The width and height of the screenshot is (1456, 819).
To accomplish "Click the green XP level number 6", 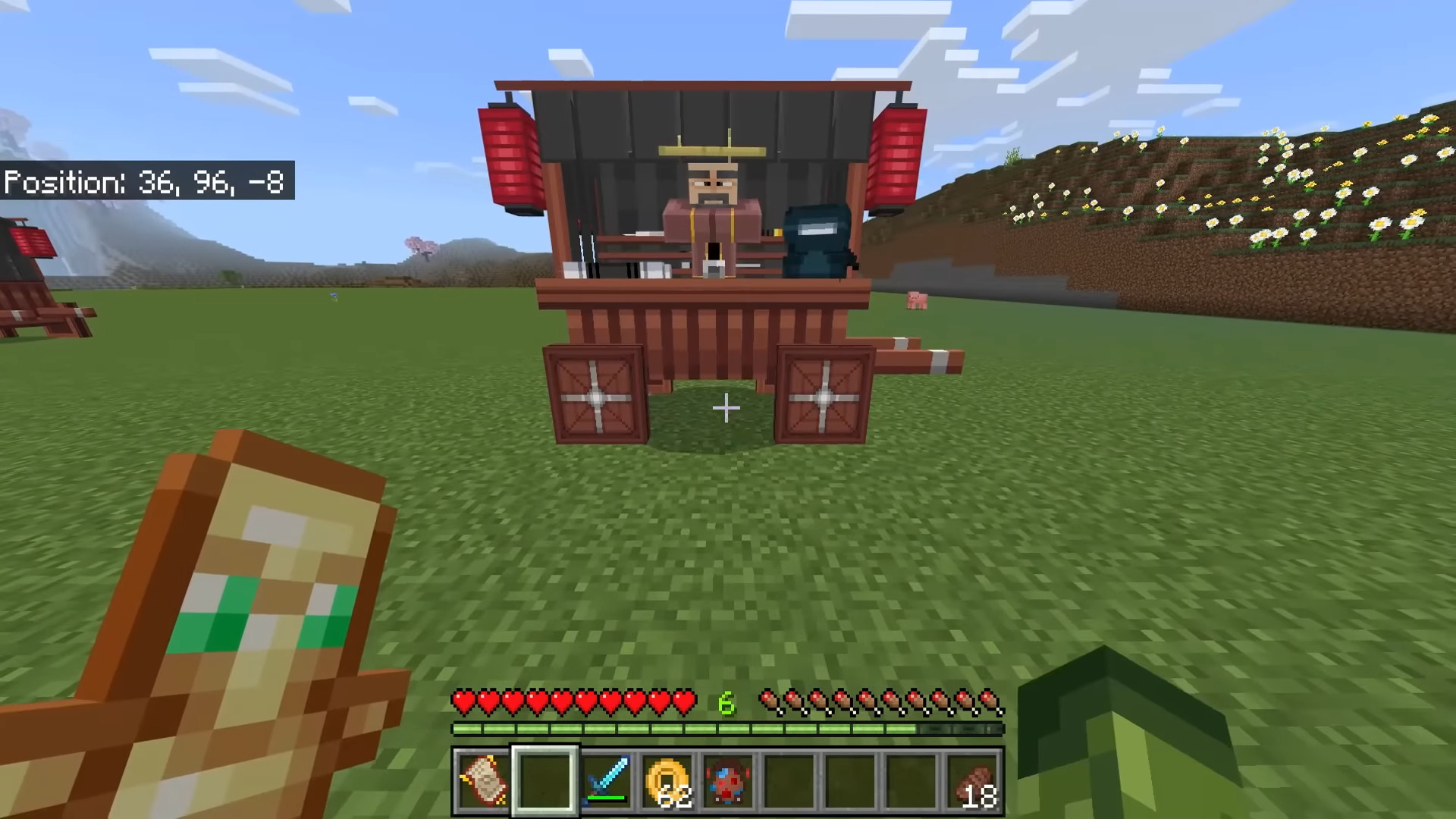I will pos(726,703).
